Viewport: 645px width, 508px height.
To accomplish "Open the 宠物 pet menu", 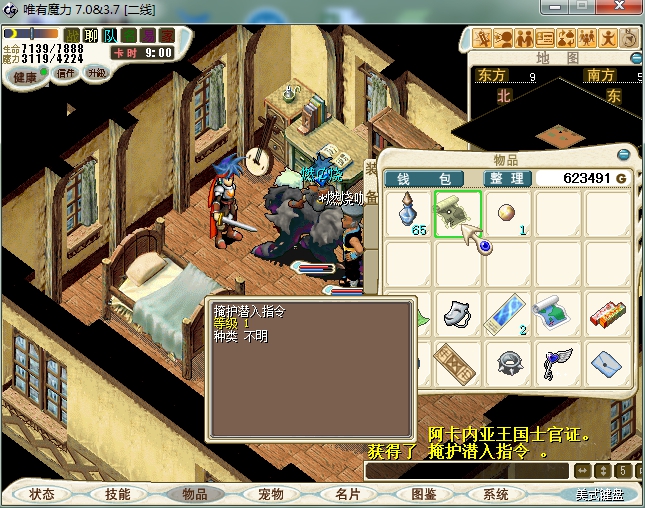I will pyautogui.click(x=270, y=494).
